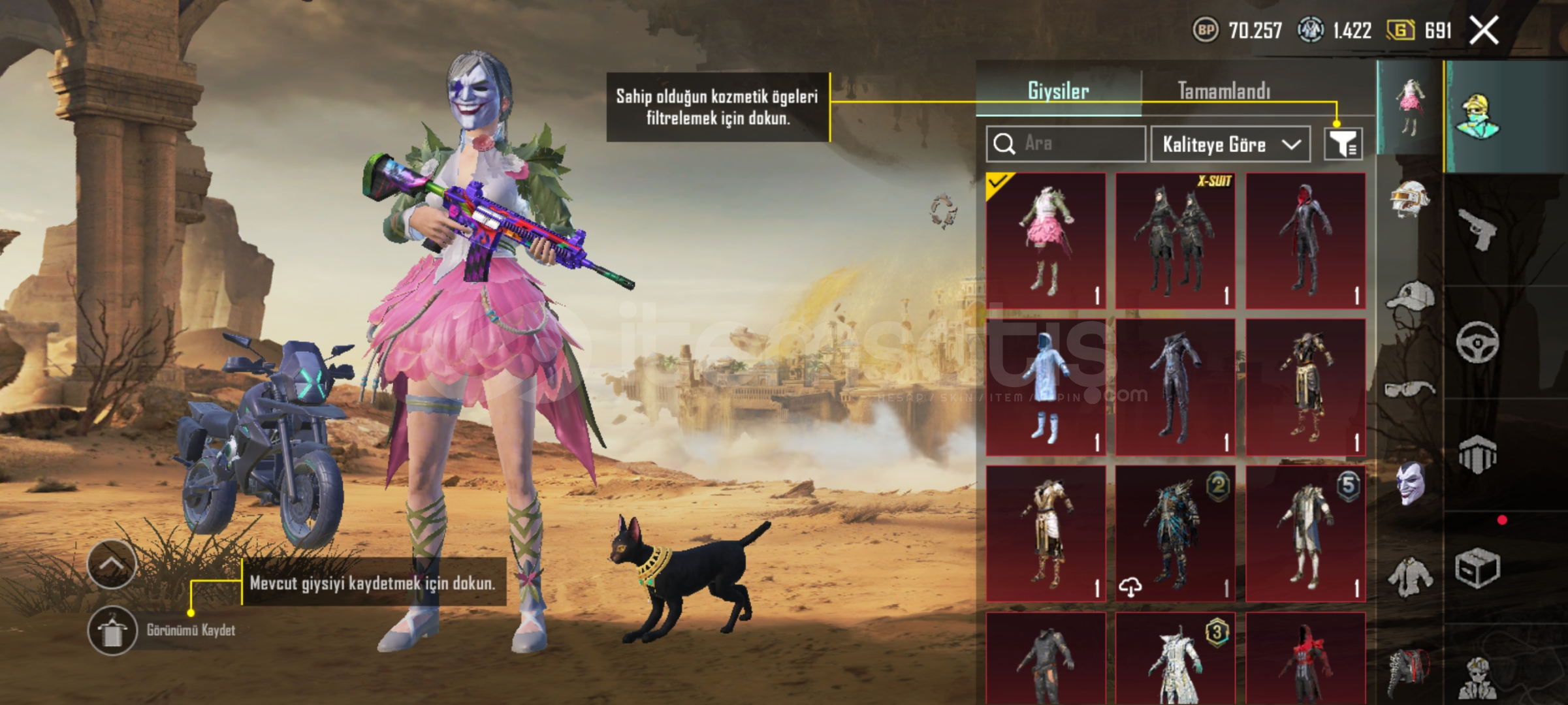Open the helmet category

point(1409,198)
